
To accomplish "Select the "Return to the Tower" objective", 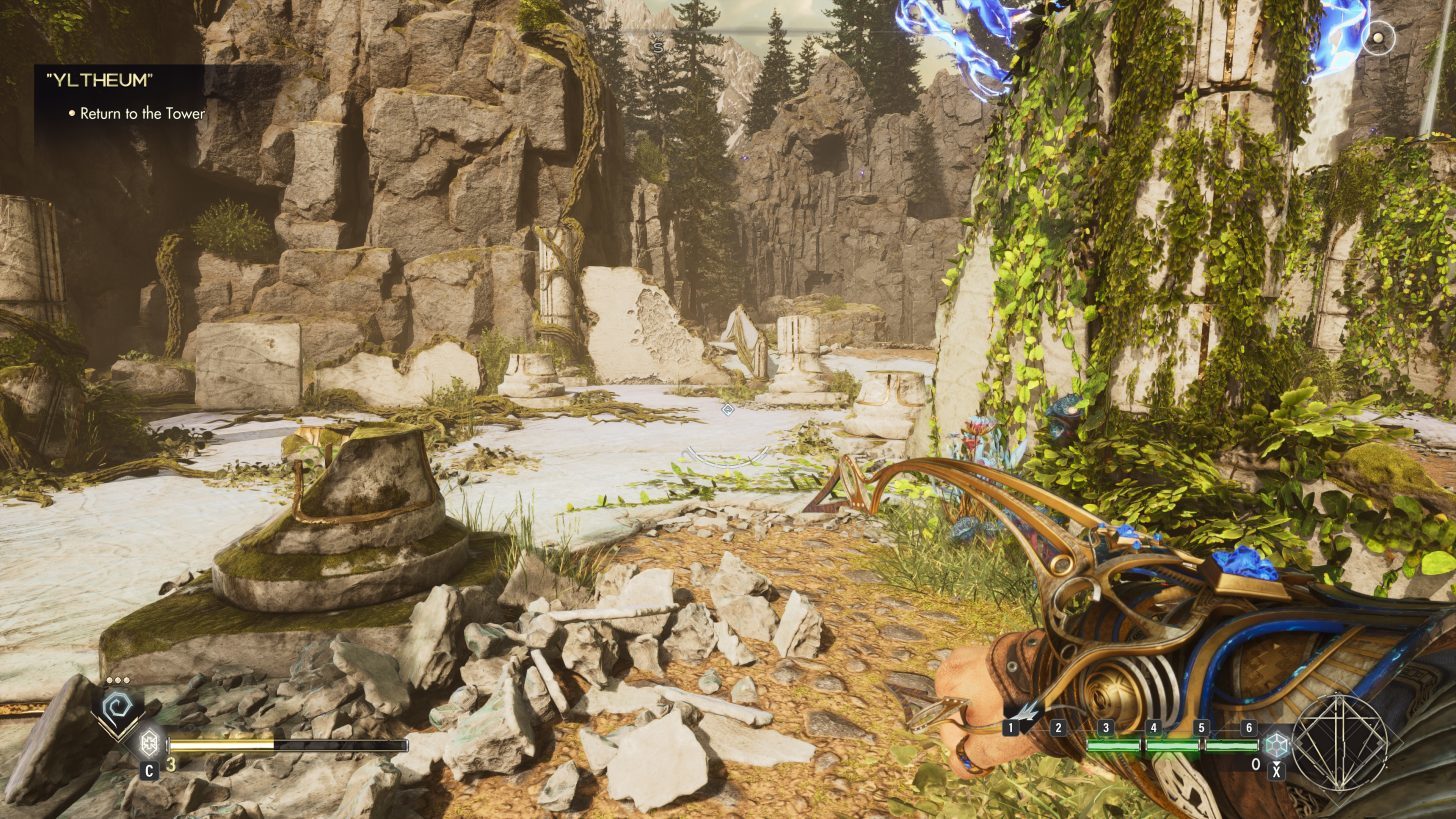I will 142,114.
